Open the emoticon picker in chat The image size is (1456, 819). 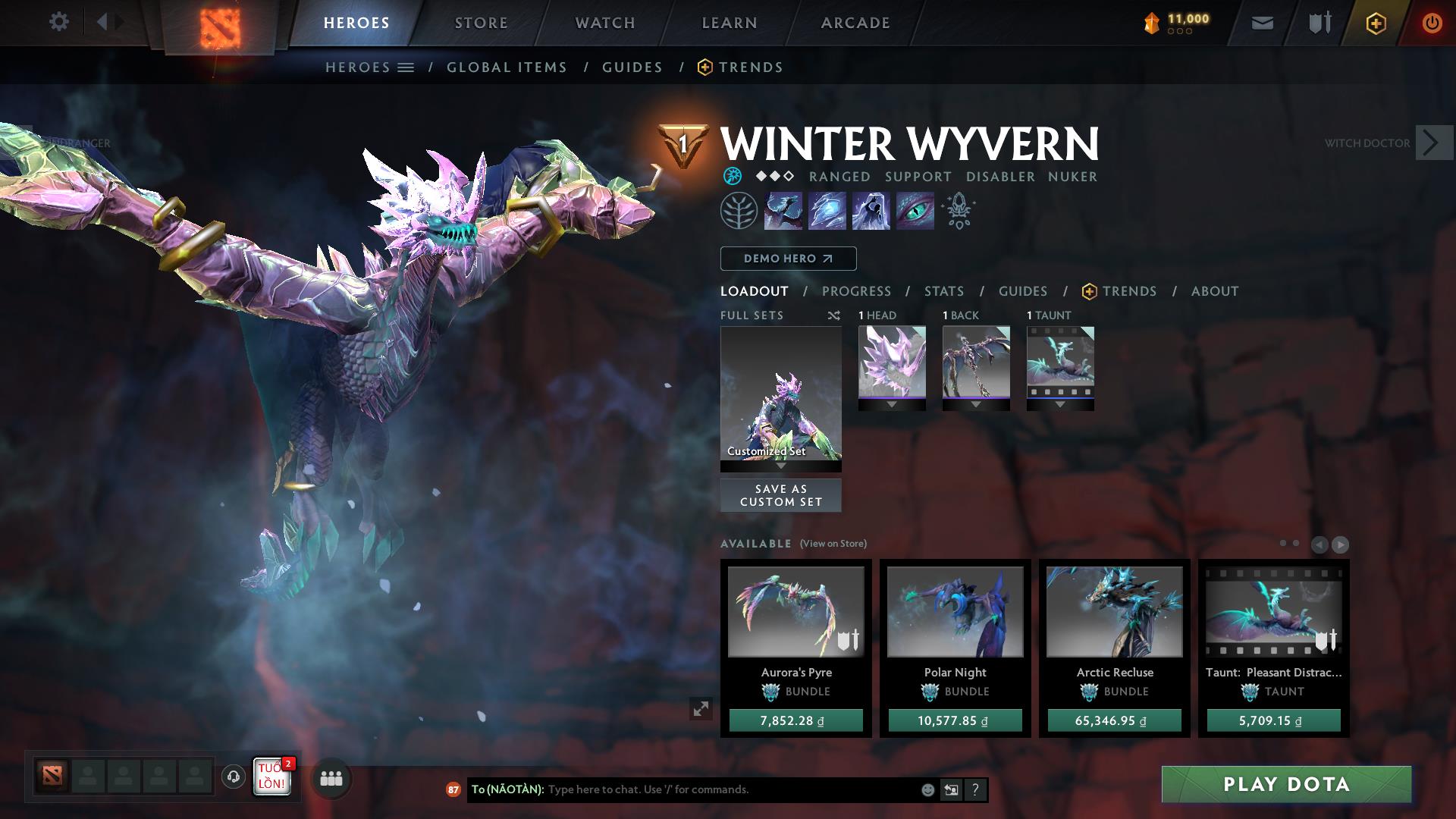(x=927, y=789)
